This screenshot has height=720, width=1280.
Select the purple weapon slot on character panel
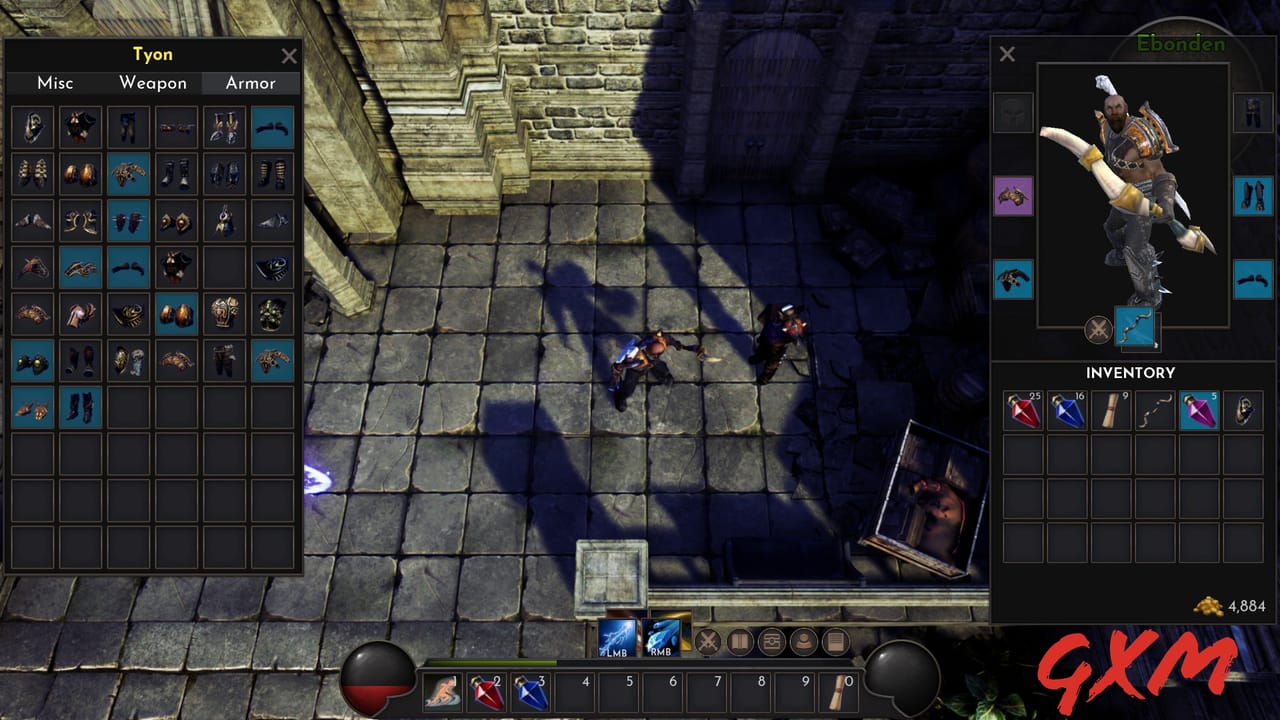pyautogui.click(x=1012, y=196)
